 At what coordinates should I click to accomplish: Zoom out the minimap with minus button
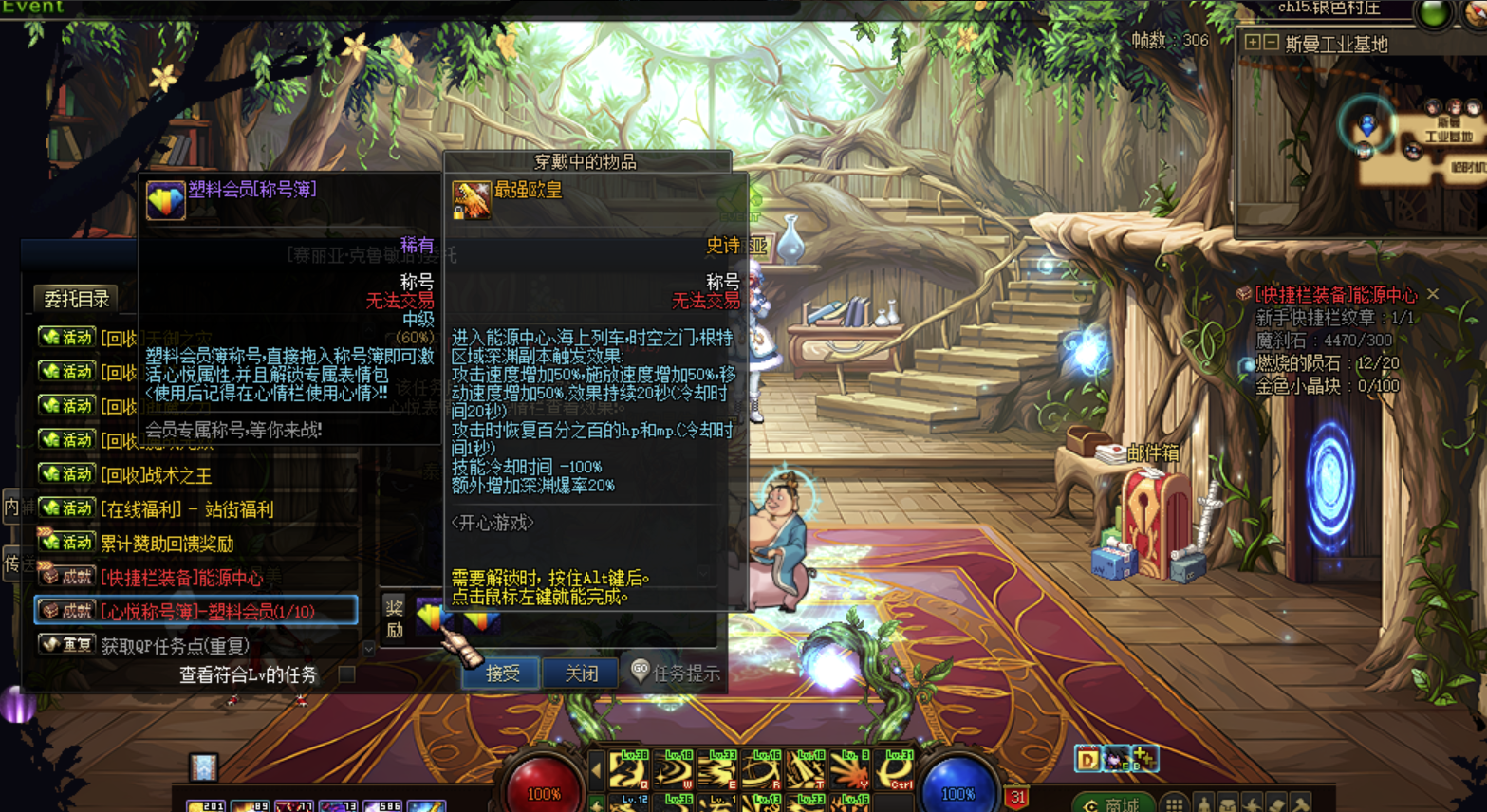pyautogui.click(x=1271, y=43)
